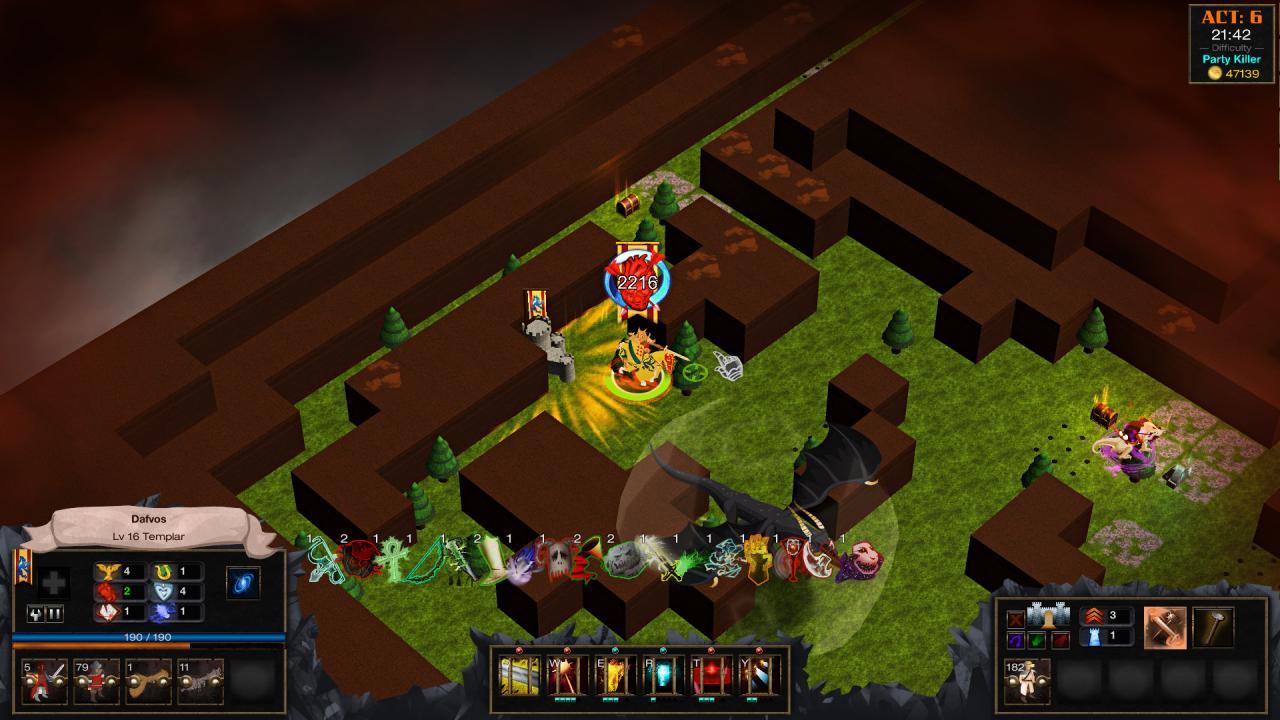Screen dimensions: 1280x720
Task: Click the armor icon button beside pause
Action: [x=35, y=614]
